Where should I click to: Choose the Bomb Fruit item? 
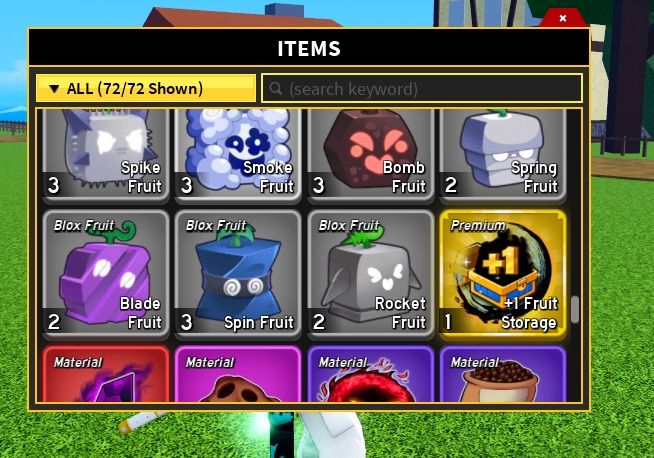pyautogui.click(x=370, y=156)
